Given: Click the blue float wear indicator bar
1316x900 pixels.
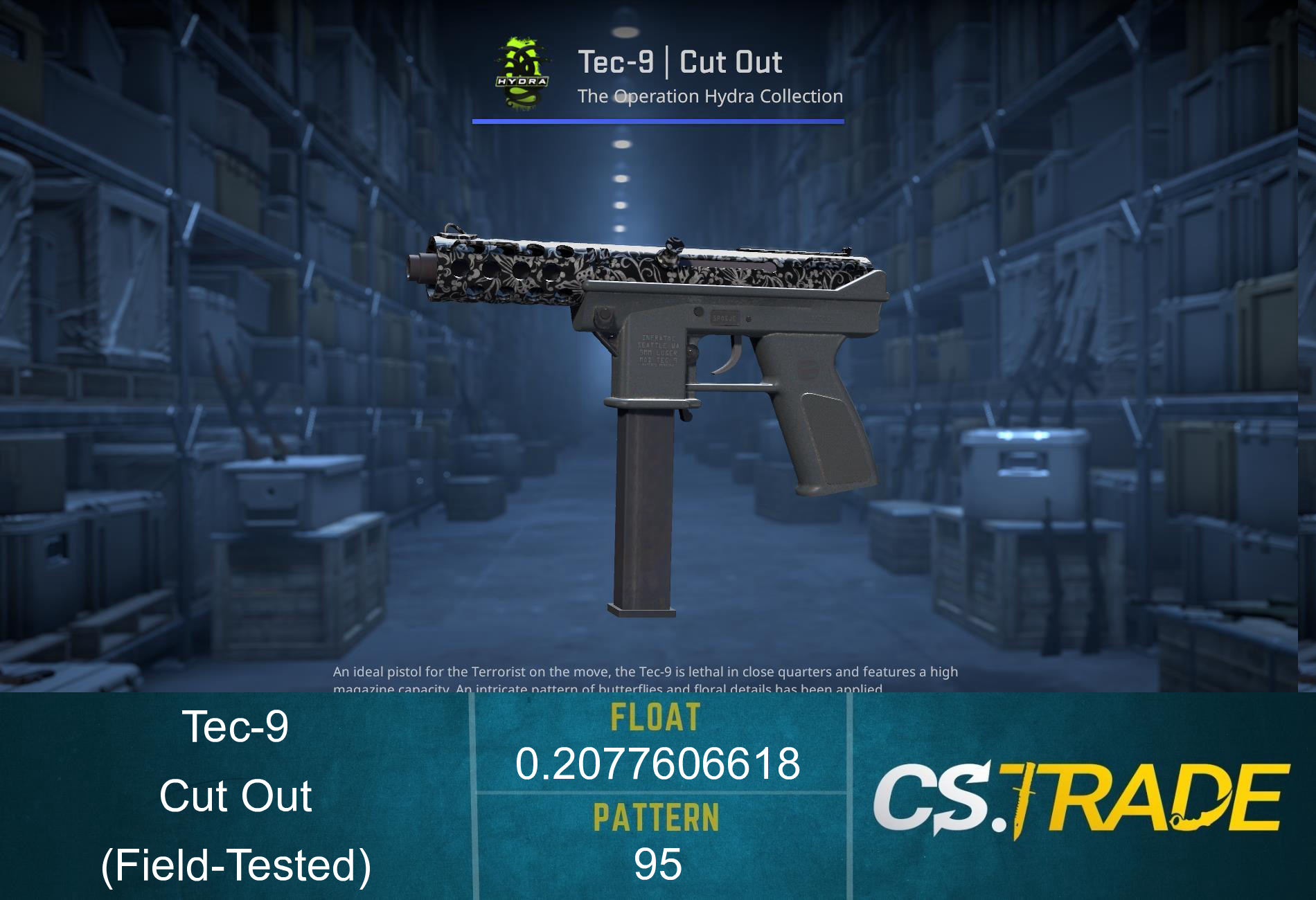Looking at the screenshot, I should click(x=658, y=122).
